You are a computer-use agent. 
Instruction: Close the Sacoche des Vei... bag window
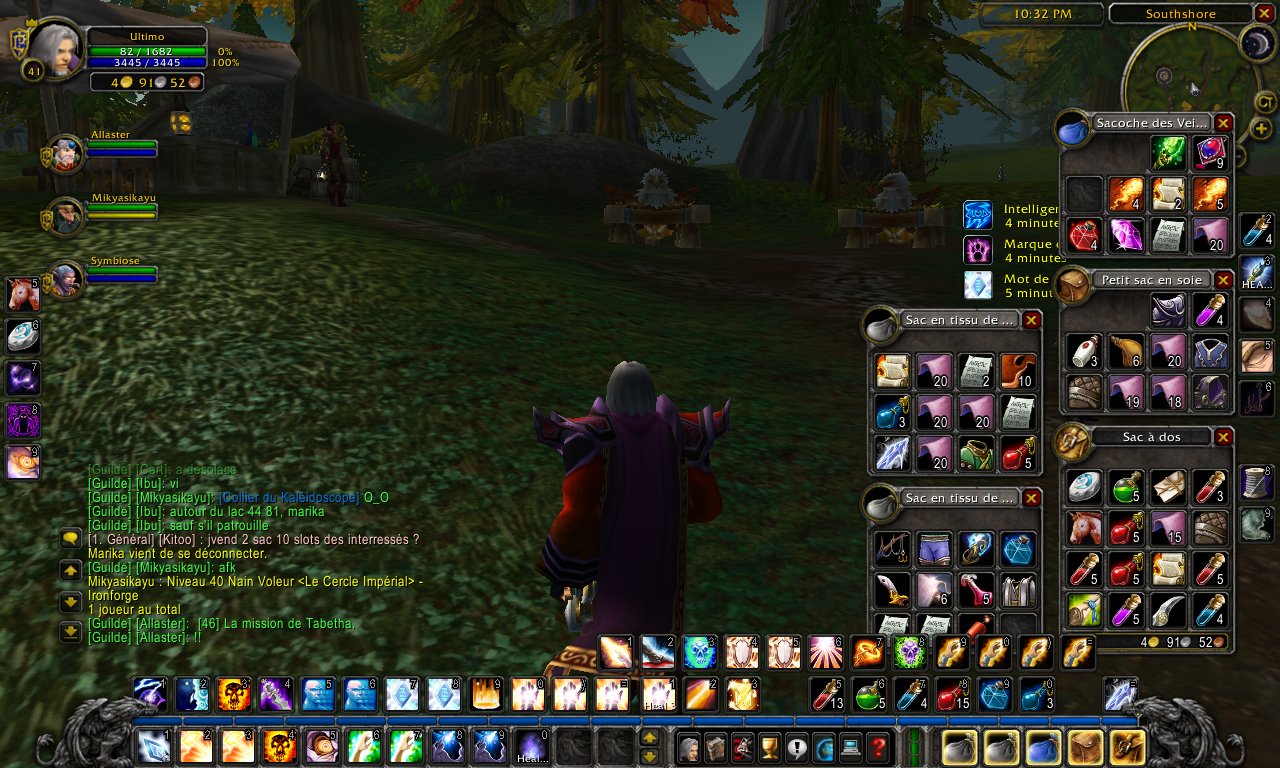(1224, 124)
